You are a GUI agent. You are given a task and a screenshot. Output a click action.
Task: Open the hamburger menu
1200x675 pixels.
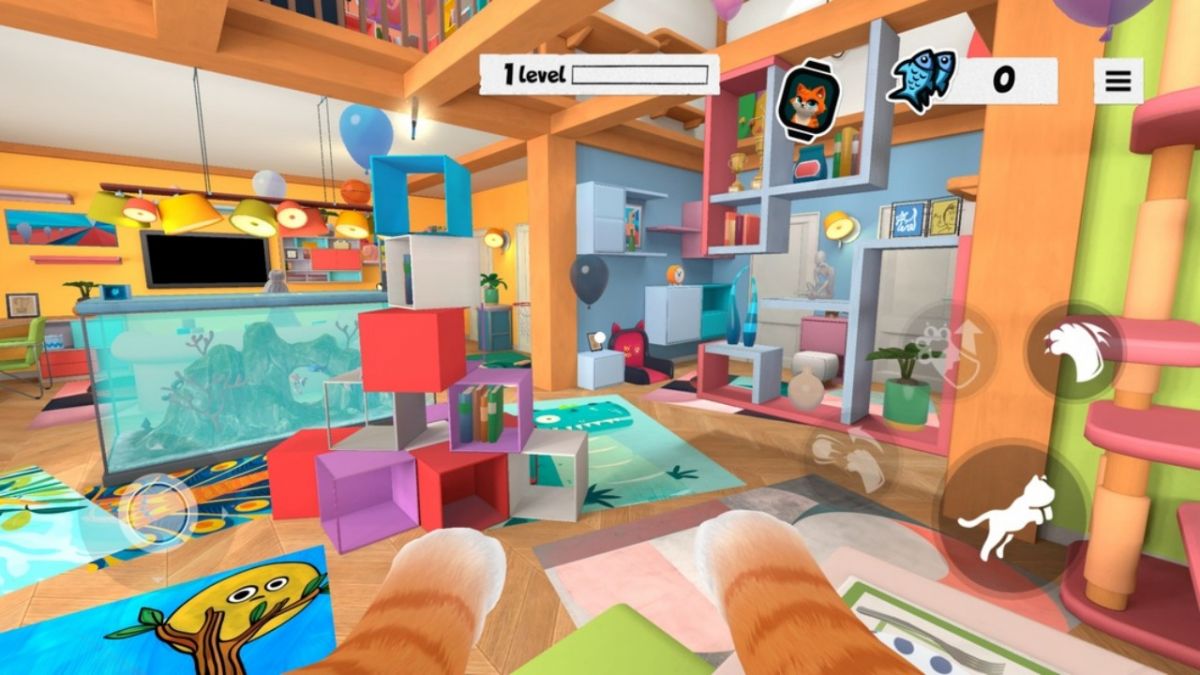tap(1118, 81)
